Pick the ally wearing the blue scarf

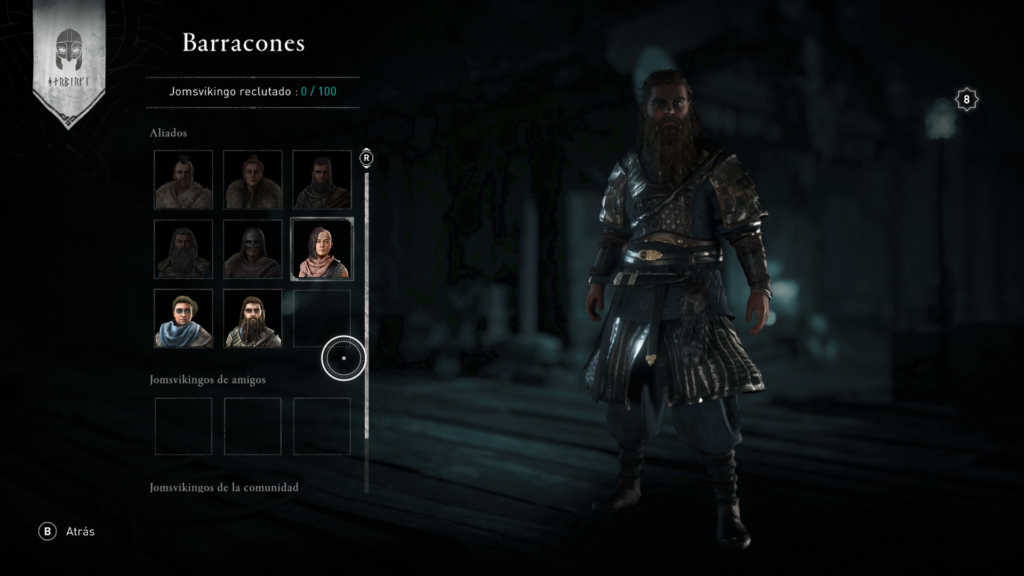[x=183, y=318]
